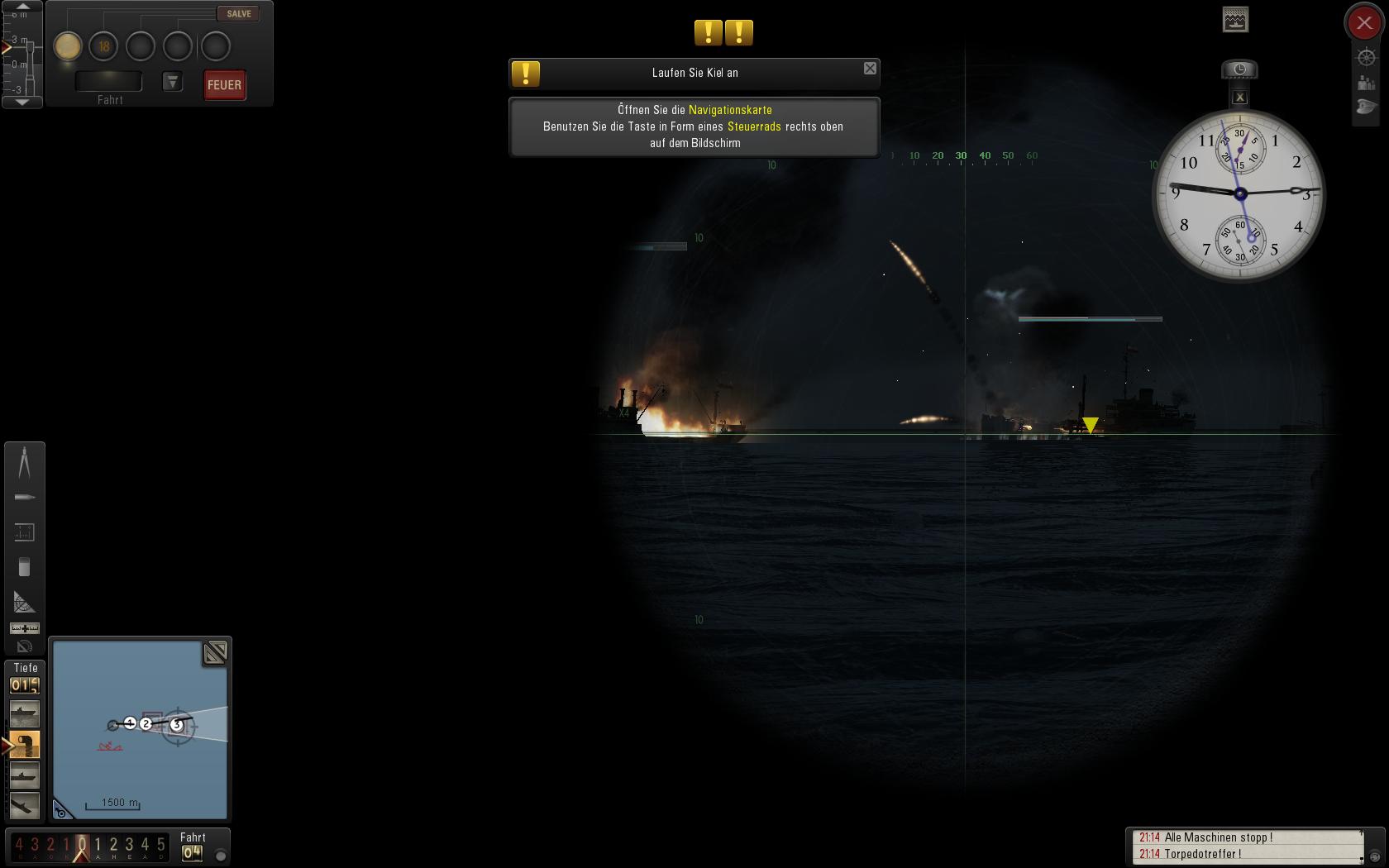The width and height of the screenshot is (1389, 868).
Task: Fire the torpedo with the FEUER button
Action: point(224,85)
